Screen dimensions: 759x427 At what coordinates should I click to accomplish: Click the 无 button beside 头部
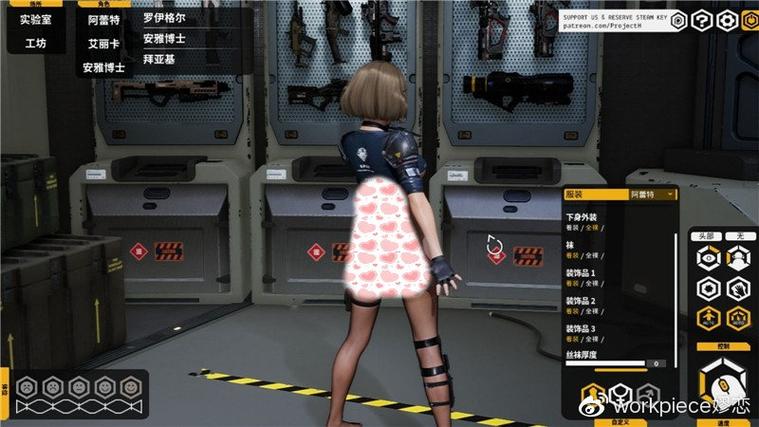(x=739, y=236)
